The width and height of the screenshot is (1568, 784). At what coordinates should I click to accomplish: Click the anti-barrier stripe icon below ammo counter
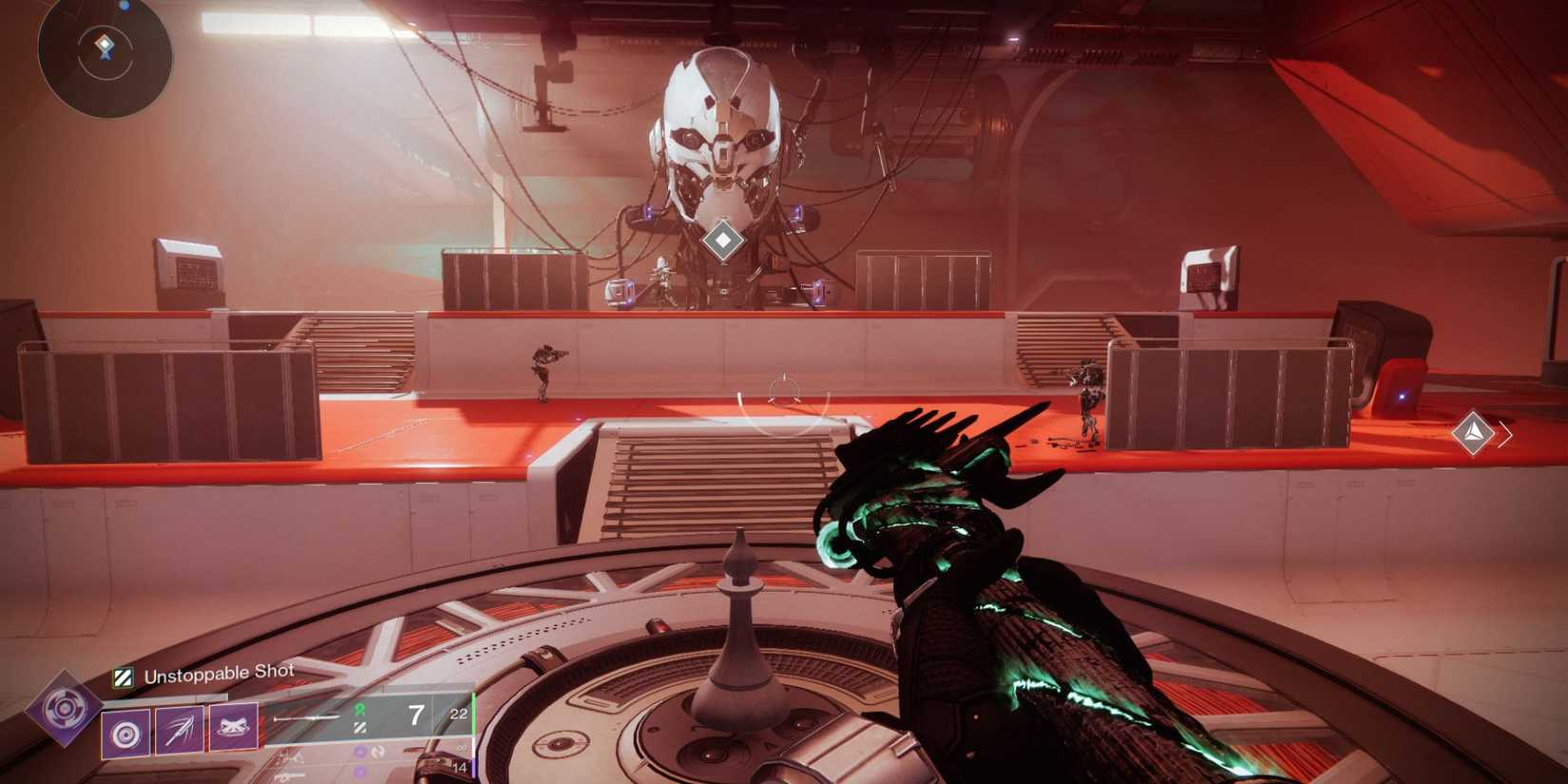[358, 729]
